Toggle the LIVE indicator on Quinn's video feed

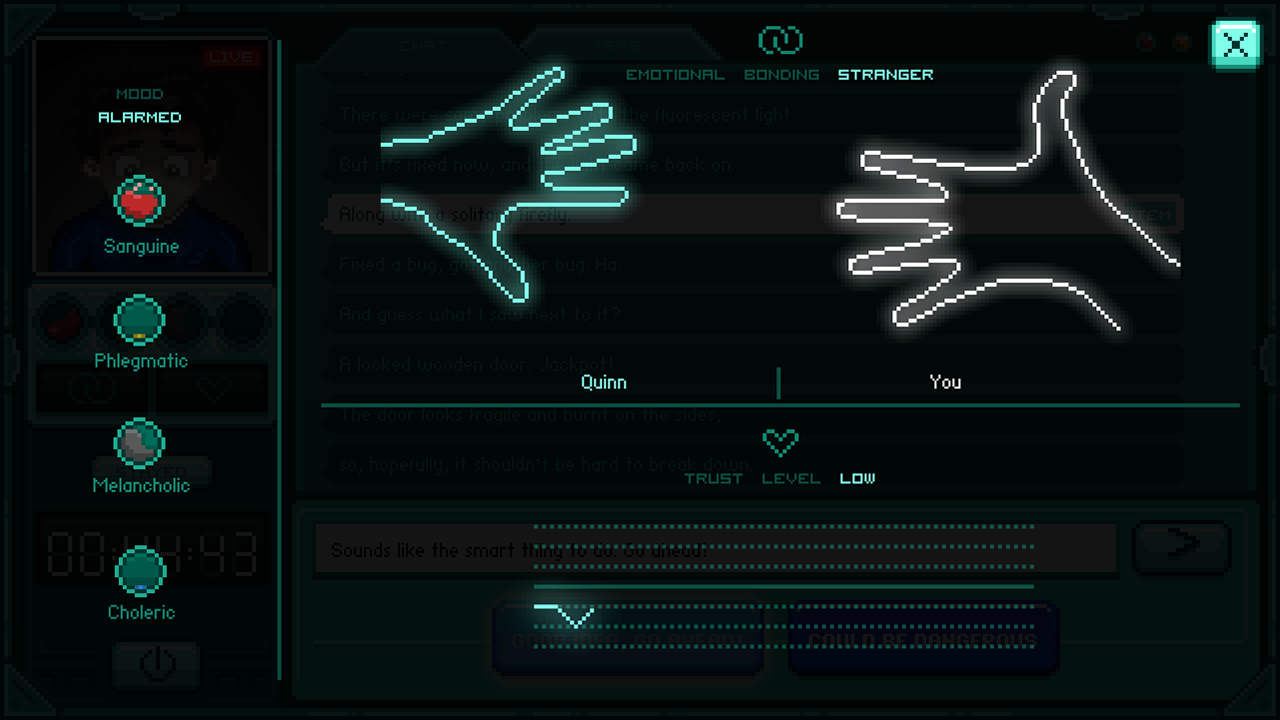click(x=231, y=57)
